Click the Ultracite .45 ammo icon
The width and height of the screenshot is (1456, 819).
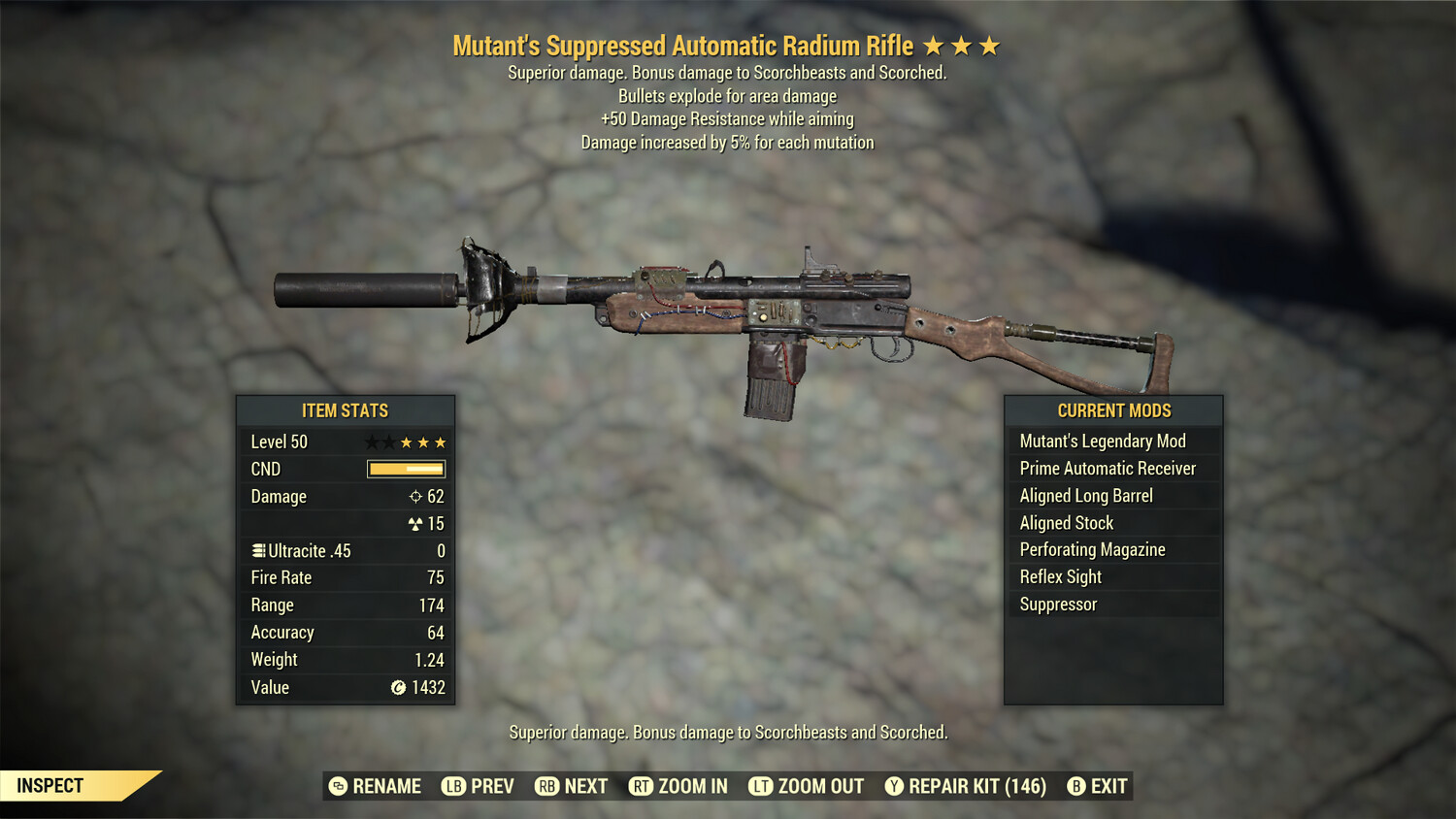pyautogui.click(x=257, y=550)
